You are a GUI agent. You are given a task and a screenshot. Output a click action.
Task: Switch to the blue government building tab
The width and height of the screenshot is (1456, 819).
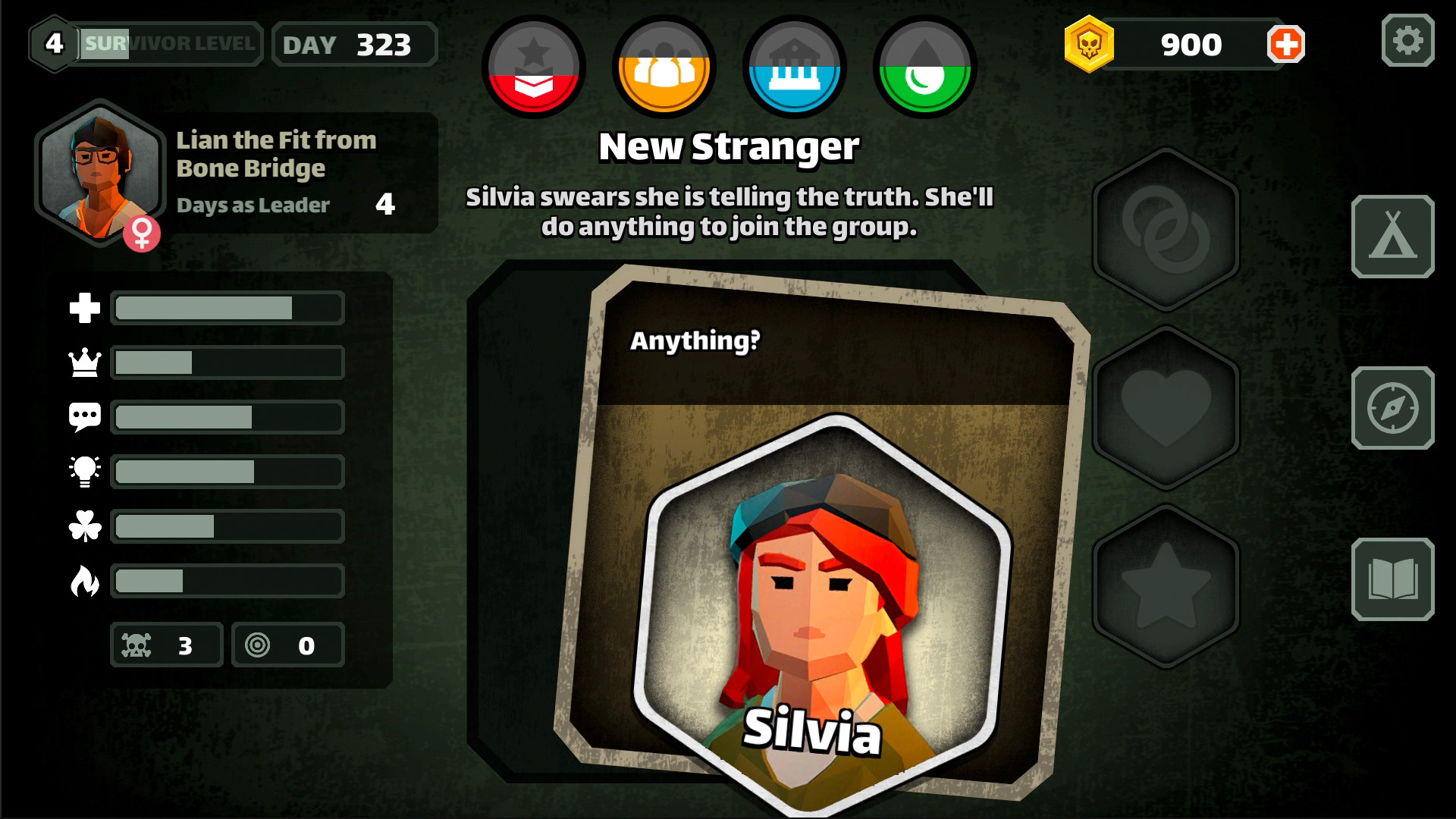(793, 67)
